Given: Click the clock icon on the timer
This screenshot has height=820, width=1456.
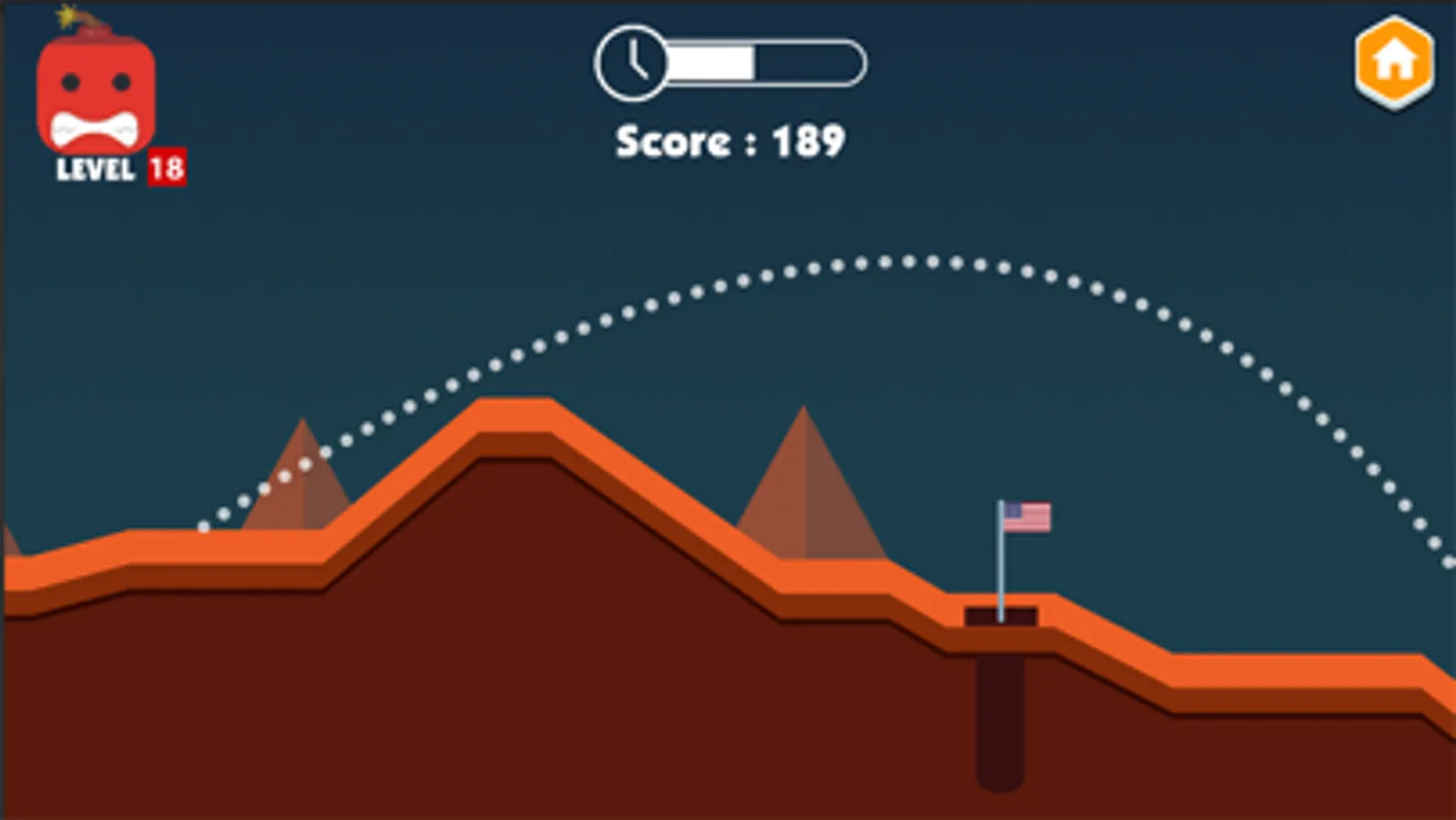Looking at the screenshot, I should (631, 62).
